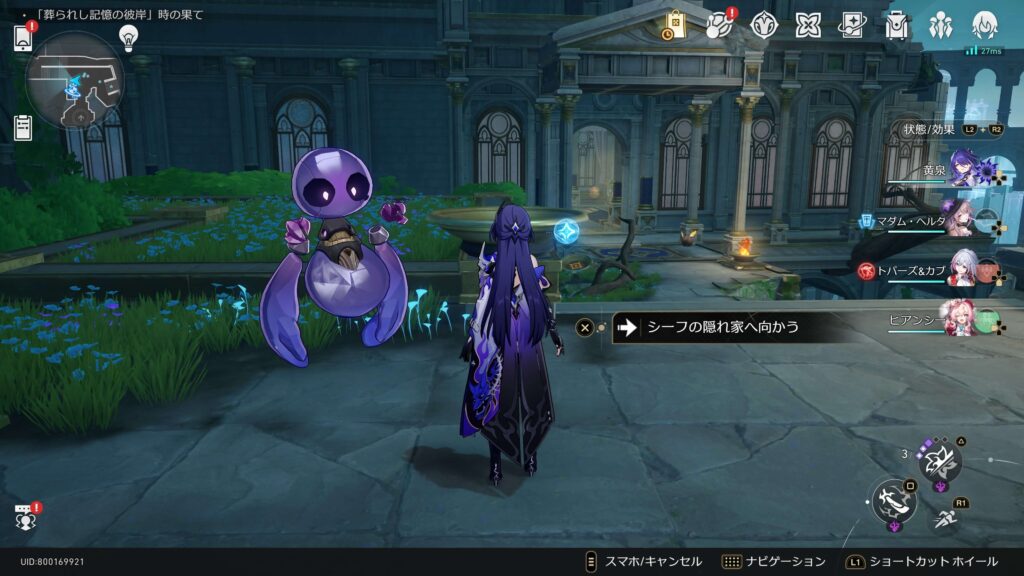Image resolution: width=1024 pixels, height=576 pixels.
Task: Click the lightbulb hint icon
Action: (x=128, y=37)
